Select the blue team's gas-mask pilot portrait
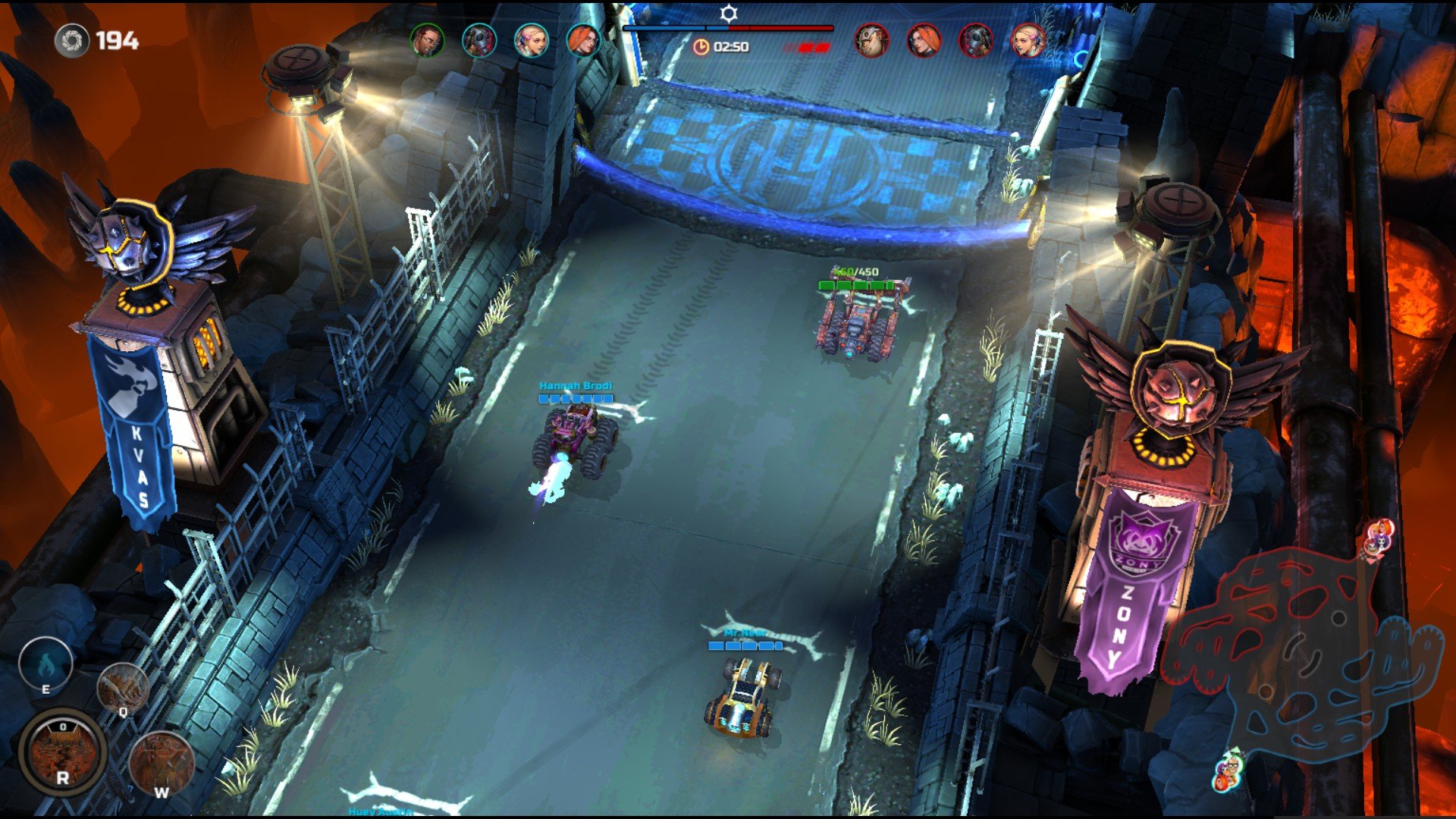This screenshot has height=819, width=1456. [479, 40]
